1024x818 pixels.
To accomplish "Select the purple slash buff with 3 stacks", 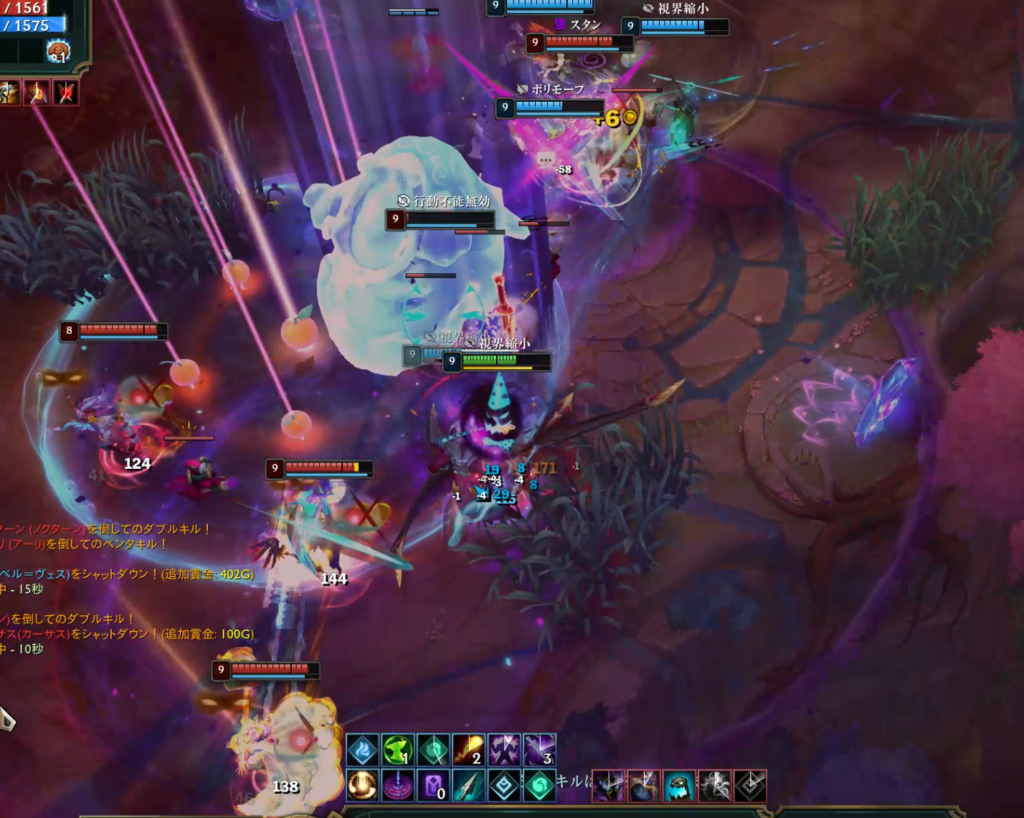I will (540, 750).
